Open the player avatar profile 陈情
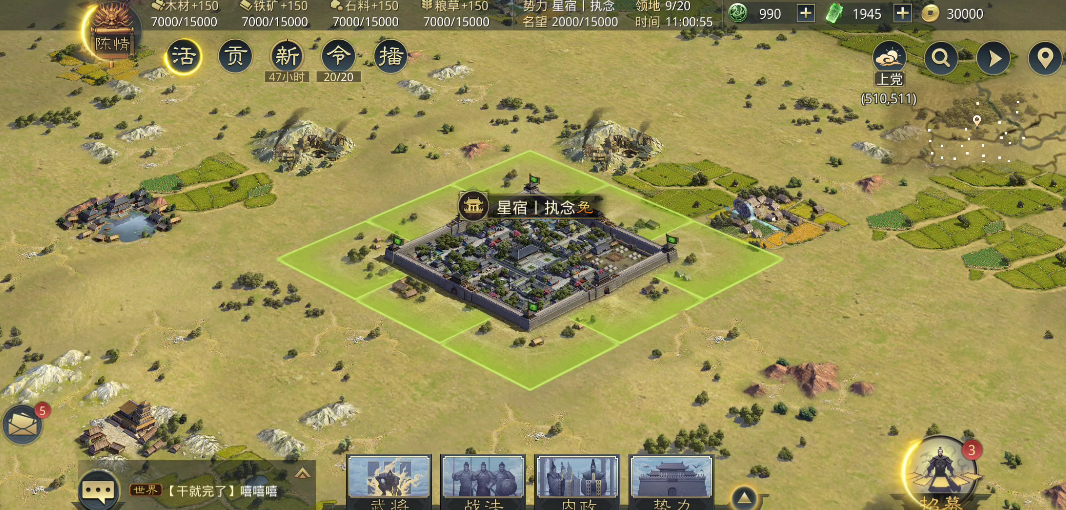The width and height of the screenshot is (1066, 510). pyautogui.click(x=112, y=32)
